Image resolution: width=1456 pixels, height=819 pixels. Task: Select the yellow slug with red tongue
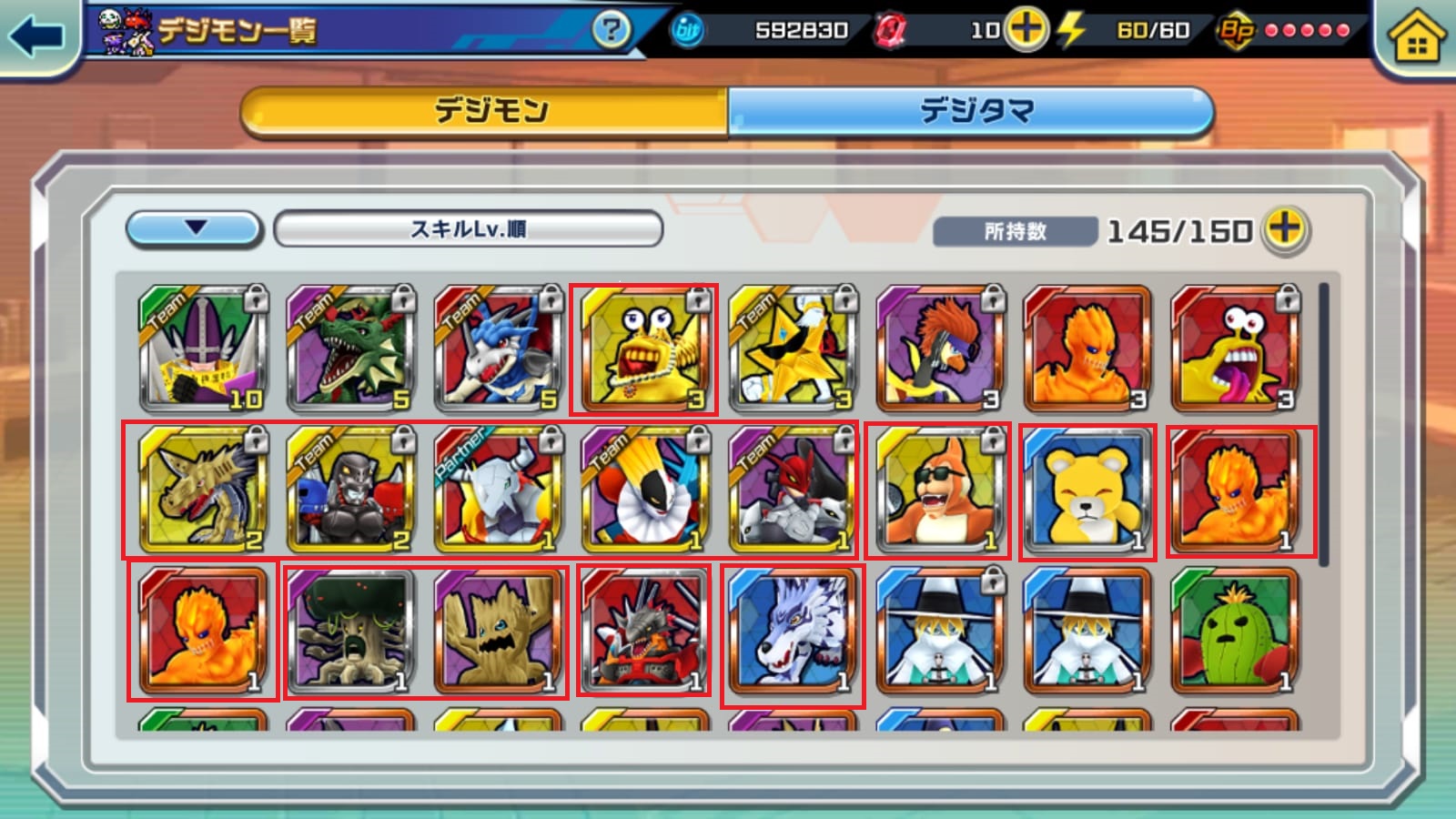pyautogui.click(x=1235, y=349)
